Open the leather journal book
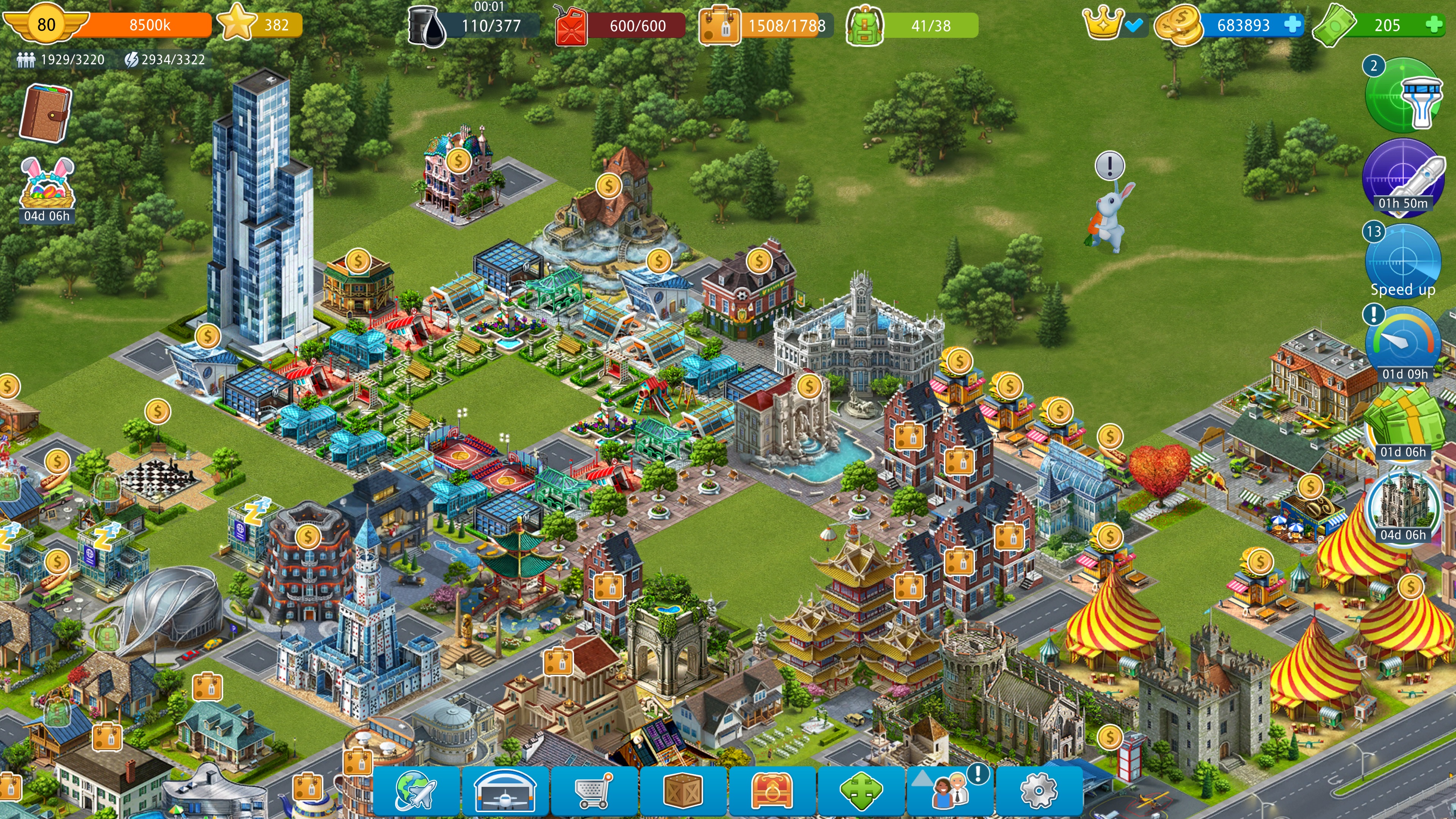This screenshot has height=819, width=1456. 46,113
